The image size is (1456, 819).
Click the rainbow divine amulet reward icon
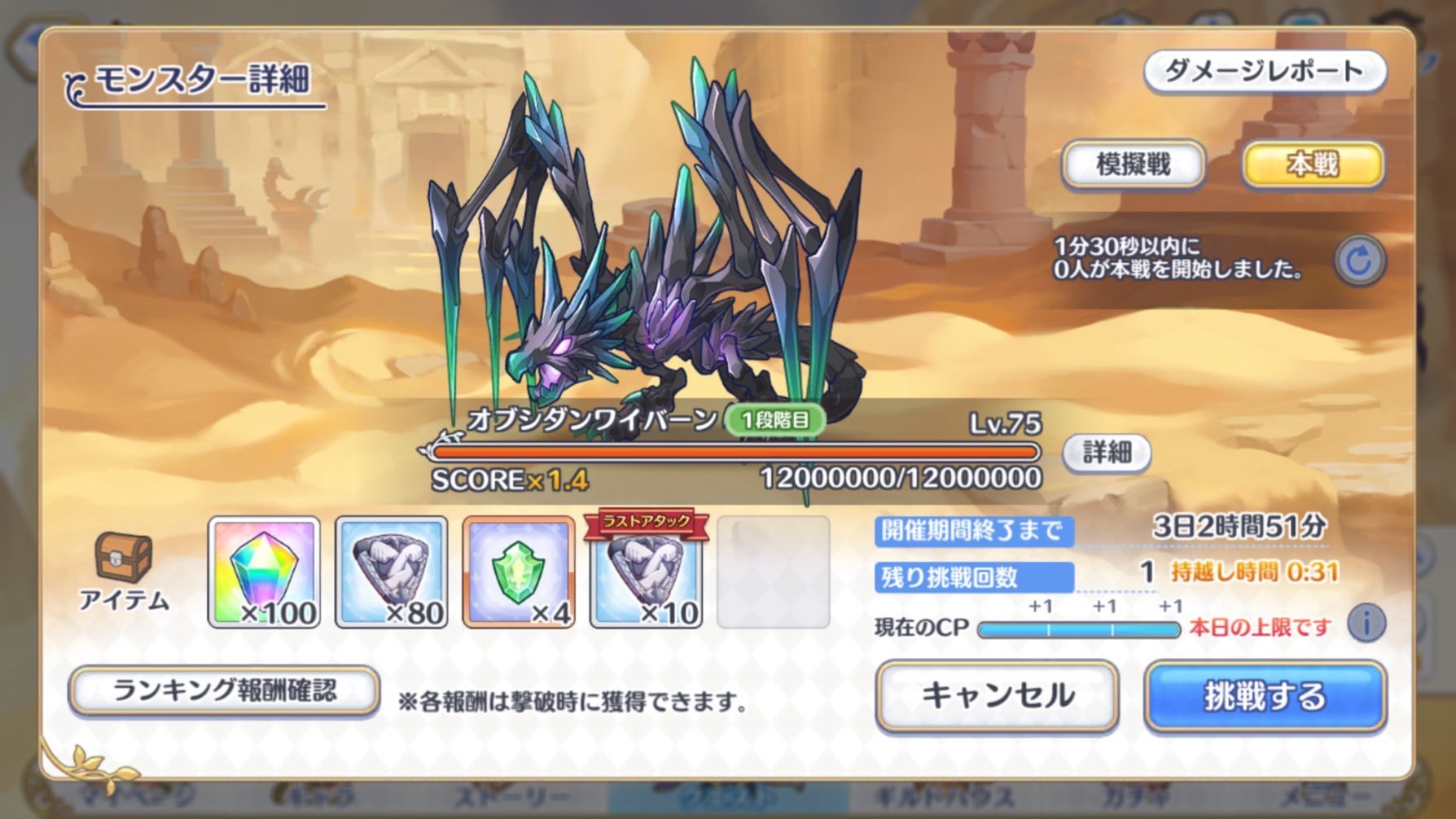pos(264,574)
